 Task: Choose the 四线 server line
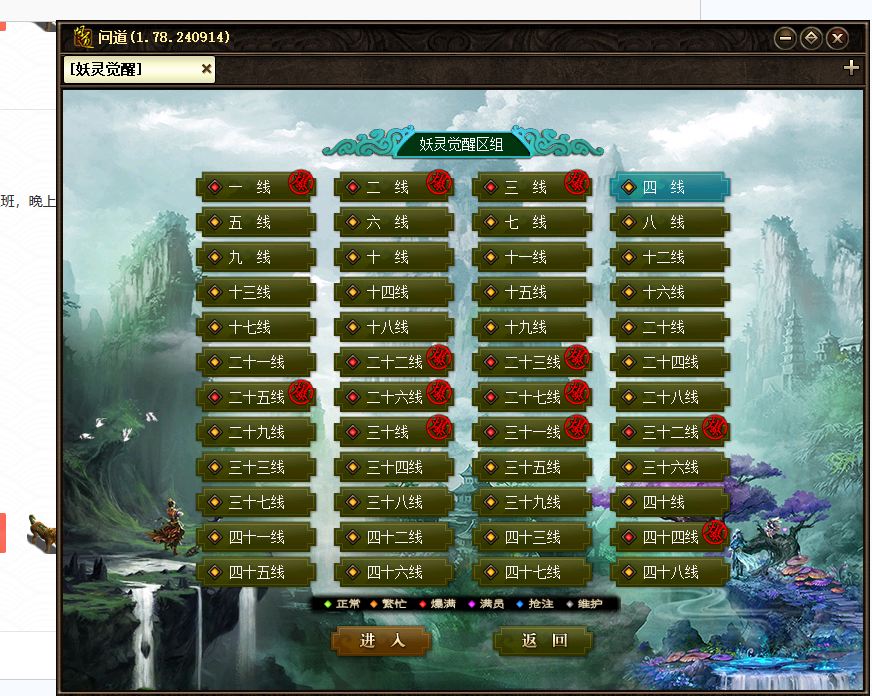tap(669, 187)
